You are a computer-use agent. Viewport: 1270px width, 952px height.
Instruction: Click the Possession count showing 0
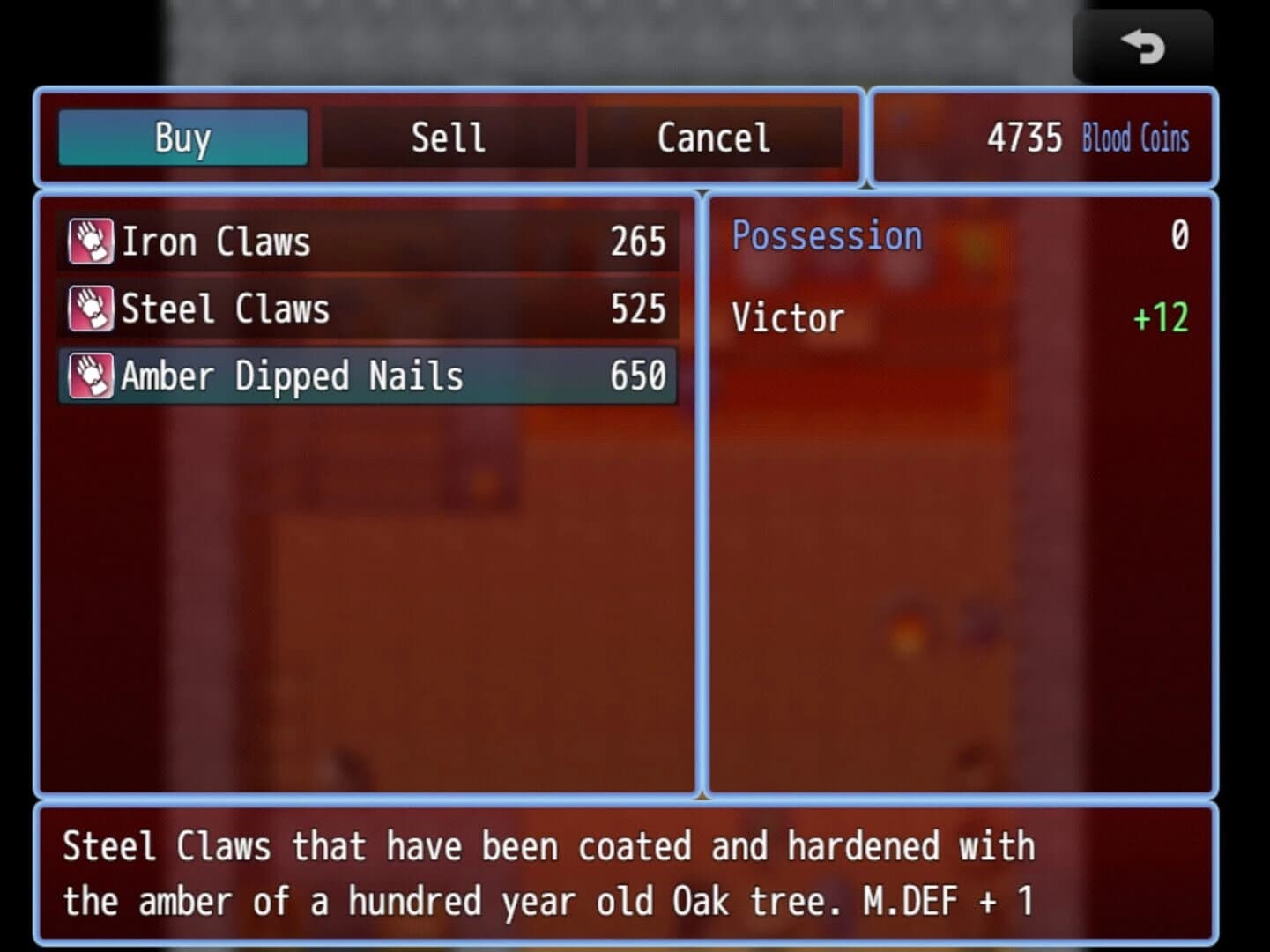coord(1179,235)
